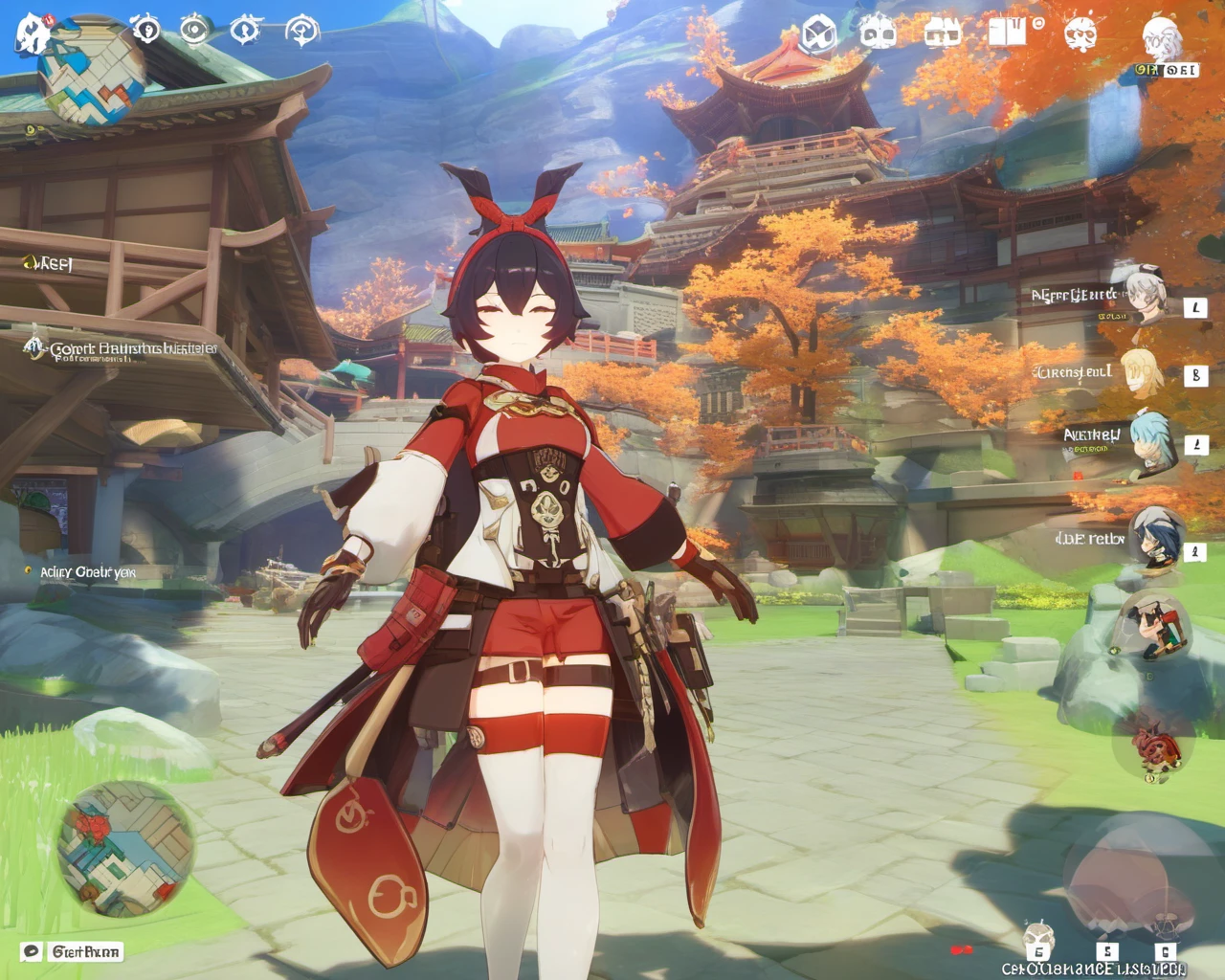Open the circular minimap under the Paimon icon
The width and height of the screenshot is (1225, 980).
point(92,77)
